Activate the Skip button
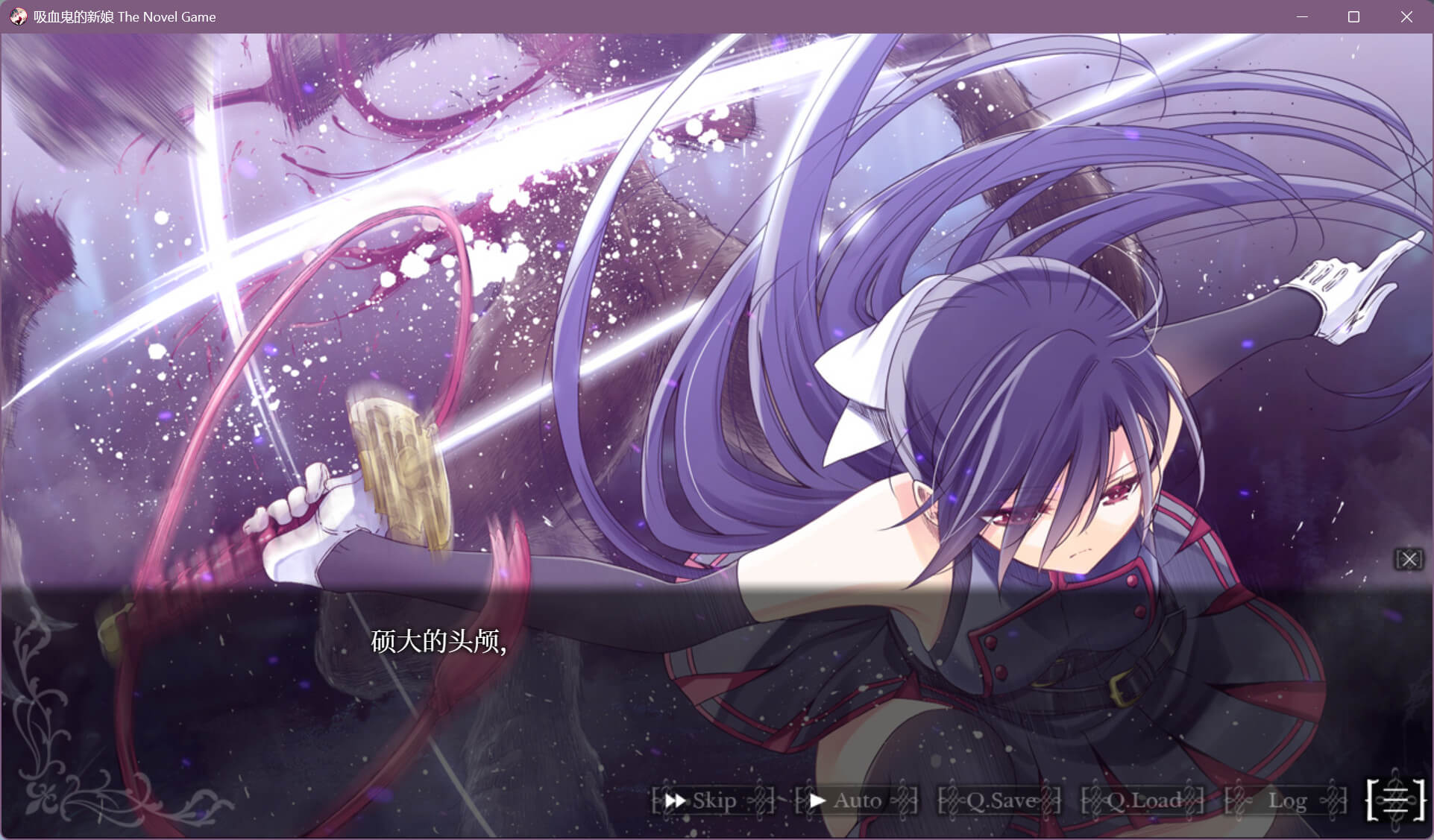The width and height of the screenshot is (1434, 840). [x=712, y=800]
